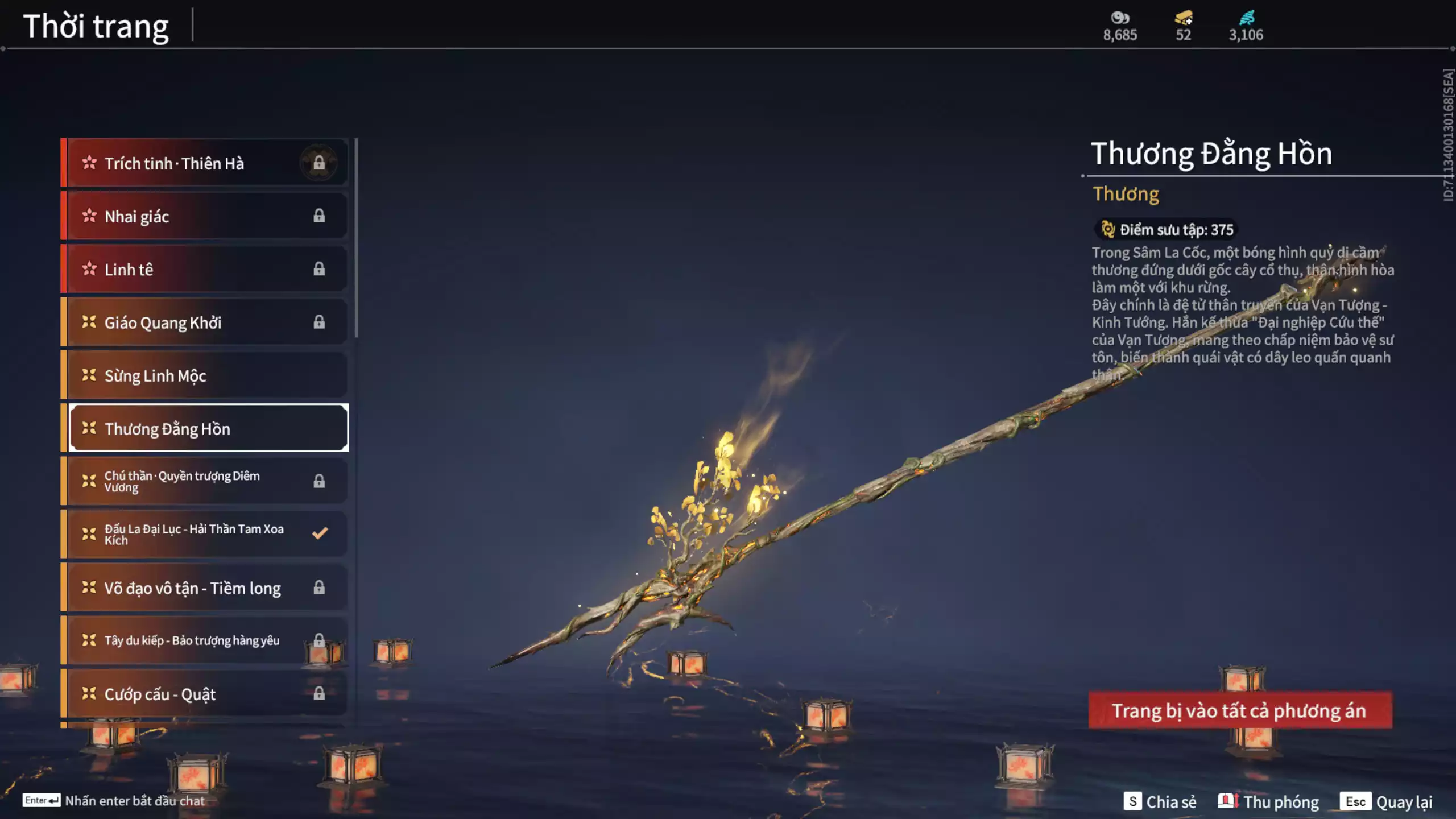This screenshot has width=1456, height=819.
Task: Open the gold ingot top-up icon
Action: click(x=1184, y=18)
